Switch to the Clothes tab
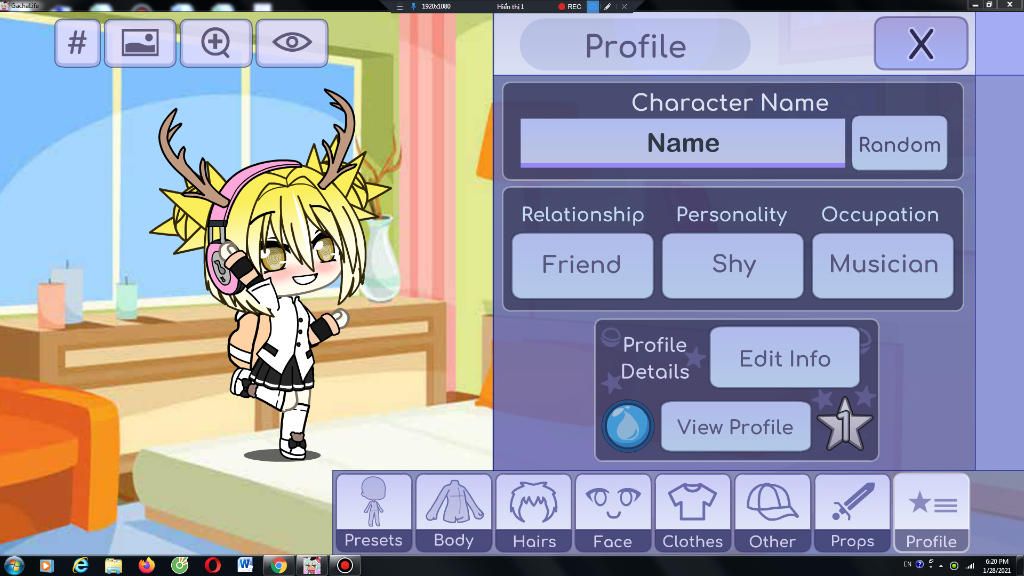 point(692,513)
